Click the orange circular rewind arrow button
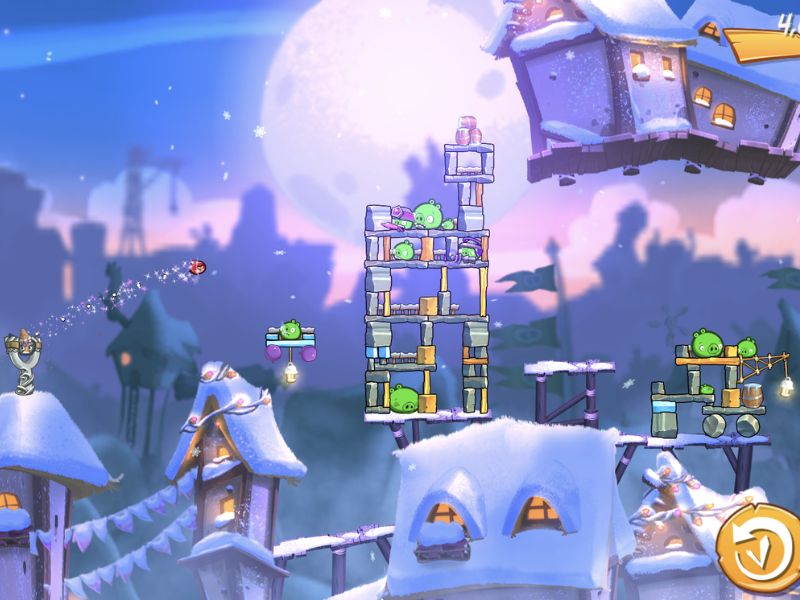Image resolution: width=800 pixels, height=600 pixels. [759, 549]
